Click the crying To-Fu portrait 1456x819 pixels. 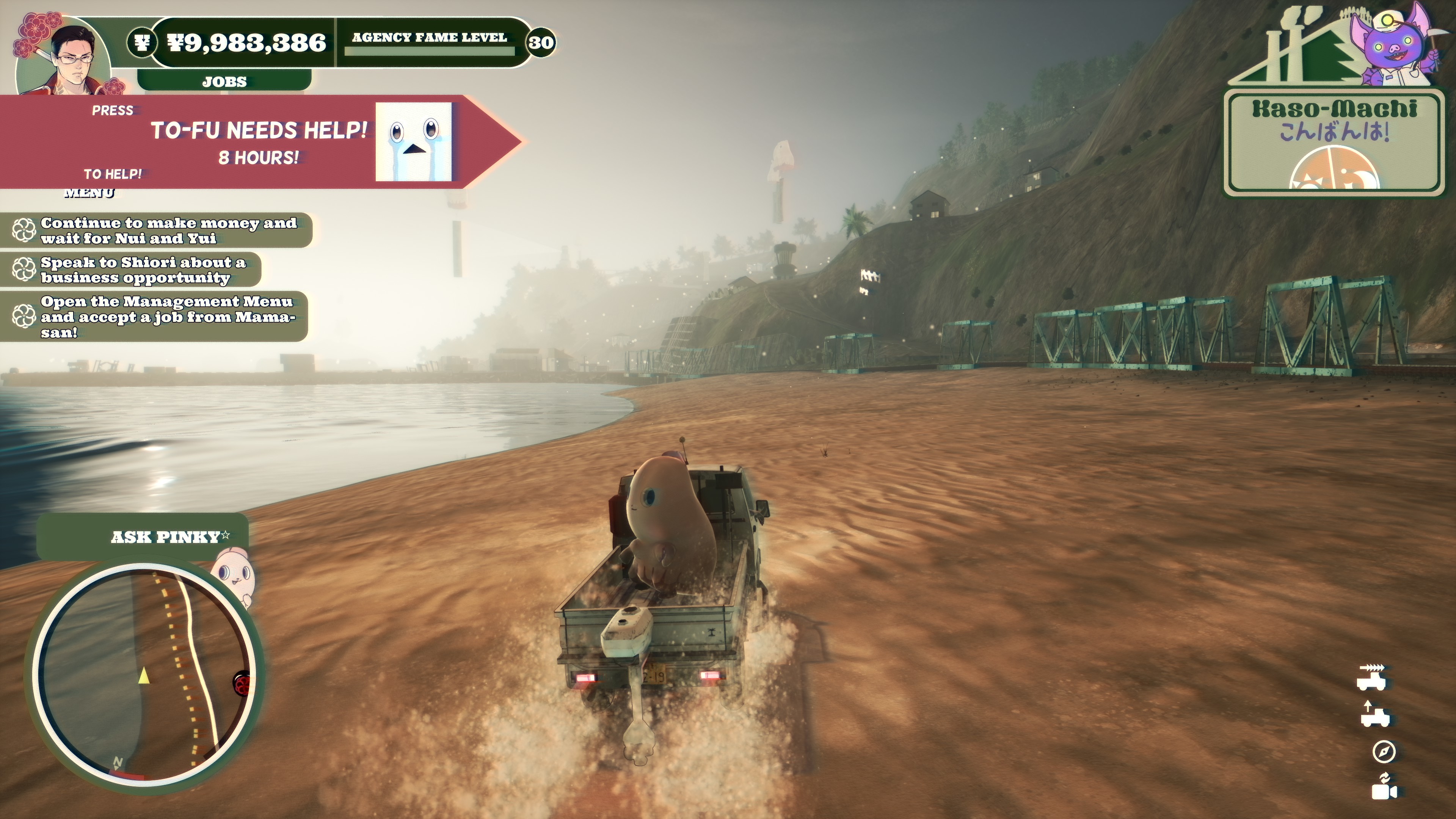point(413,141)
